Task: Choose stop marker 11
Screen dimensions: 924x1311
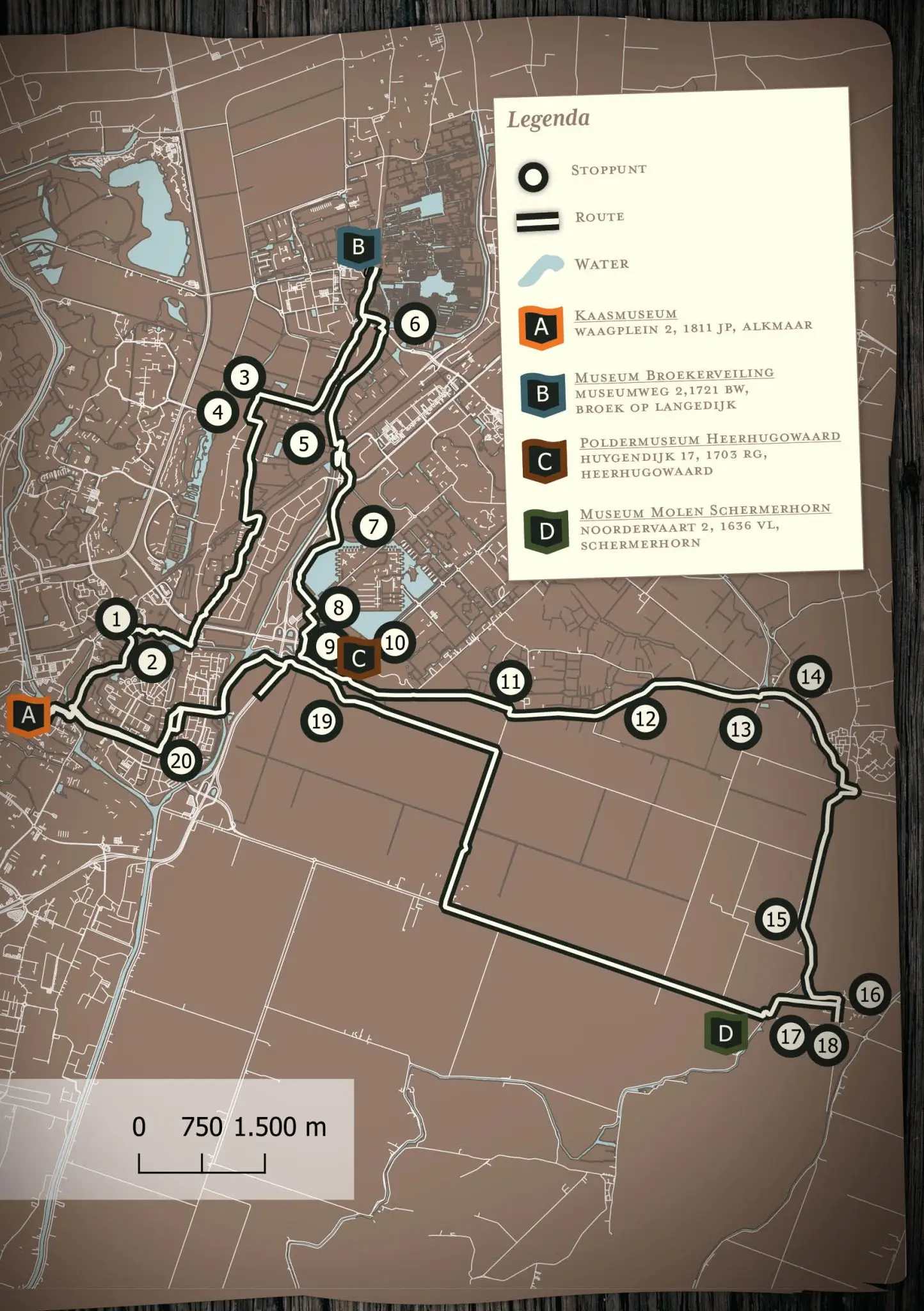Action: tap(511, 681)
